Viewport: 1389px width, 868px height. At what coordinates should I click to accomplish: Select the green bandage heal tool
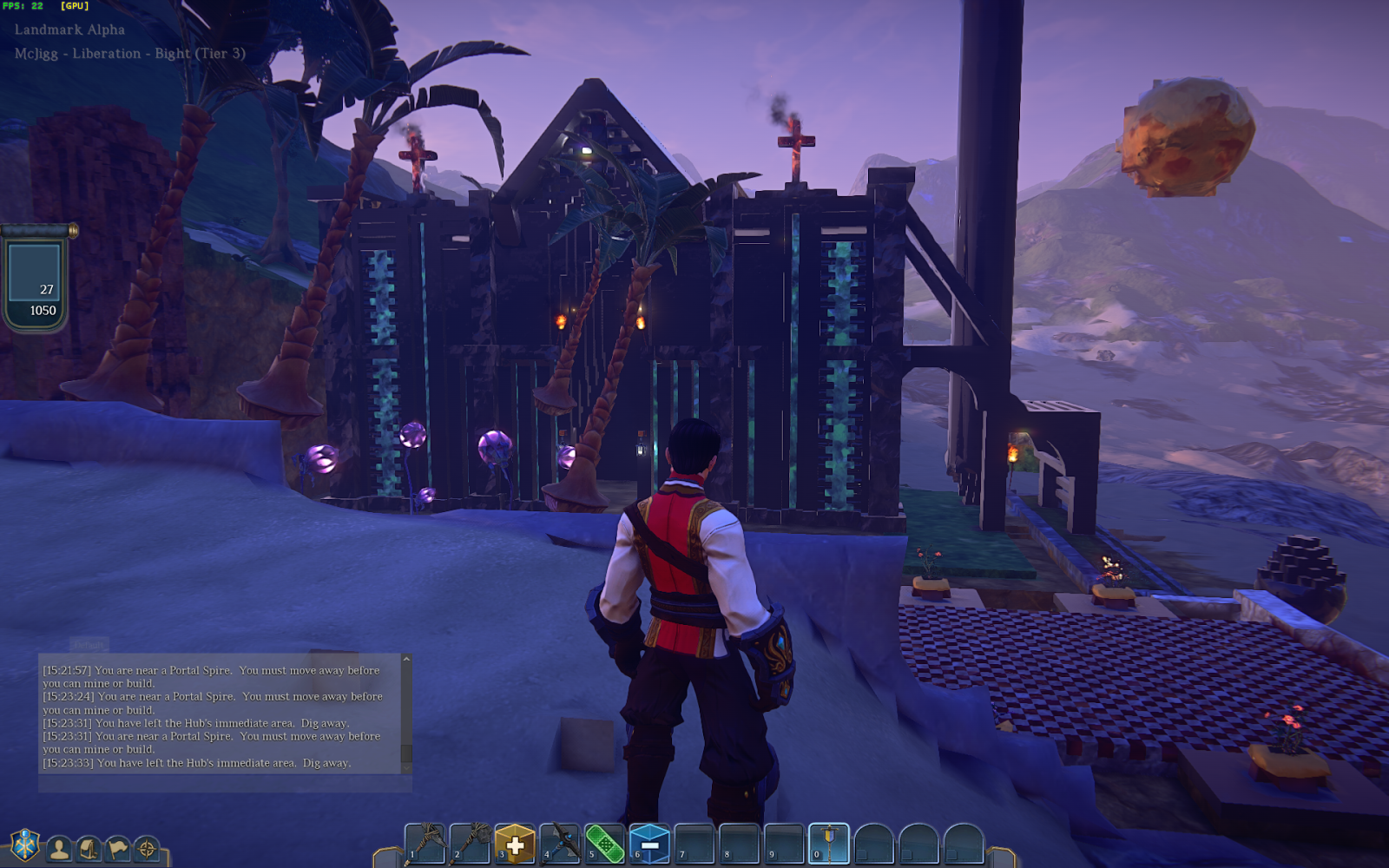tap(605, 843)
